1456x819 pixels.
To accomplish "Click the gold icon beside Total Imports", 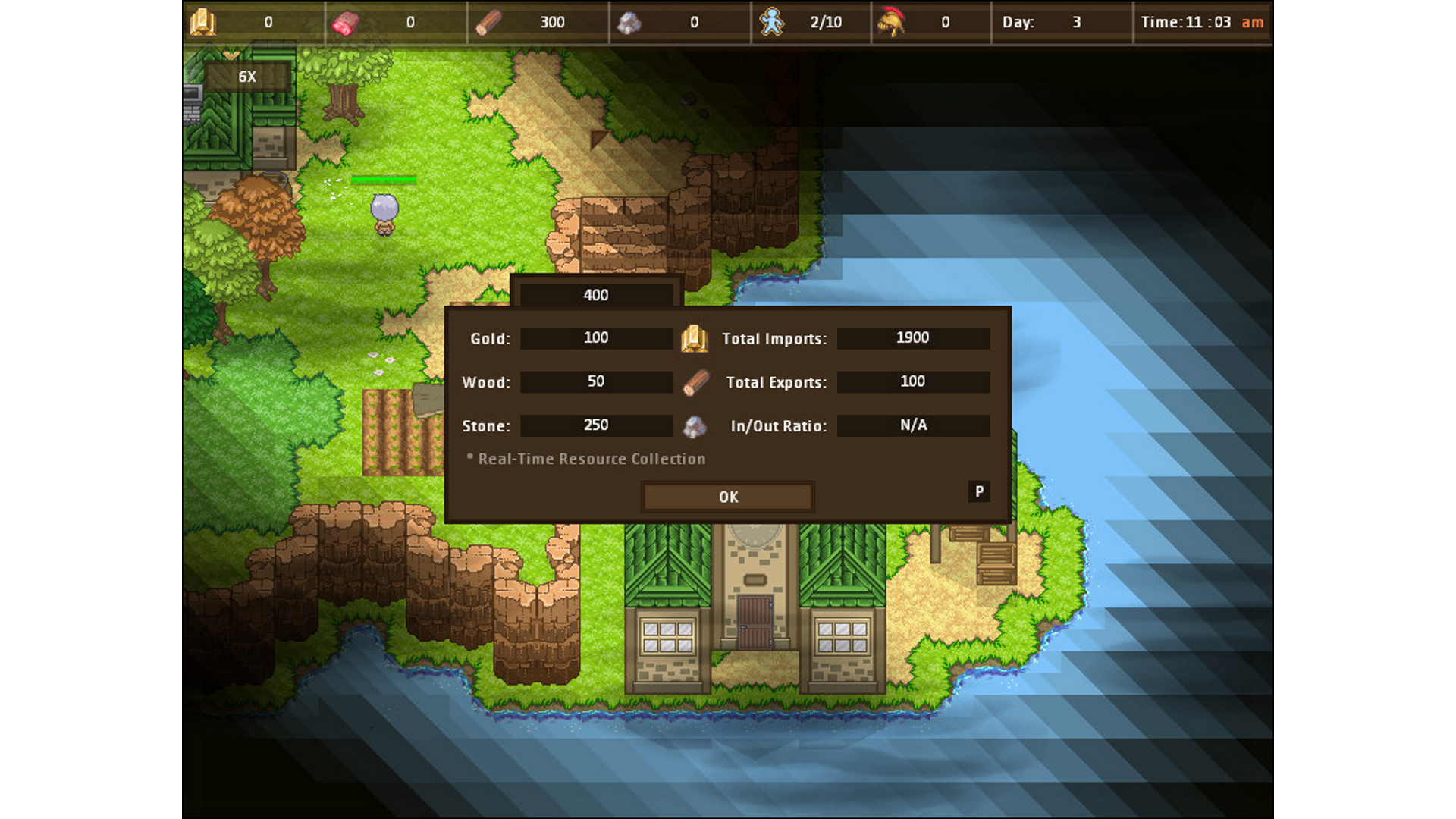I will [x=695, y=338].
